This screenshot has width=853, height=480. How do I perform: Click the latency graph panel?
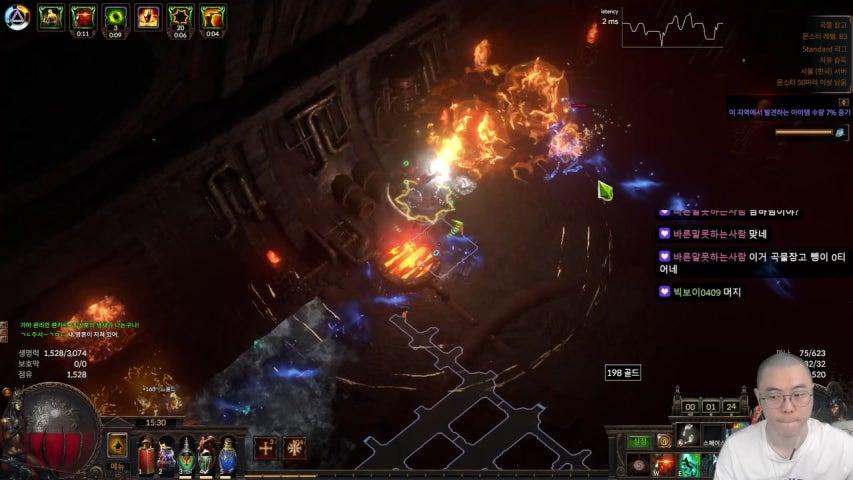coord(671,28)
